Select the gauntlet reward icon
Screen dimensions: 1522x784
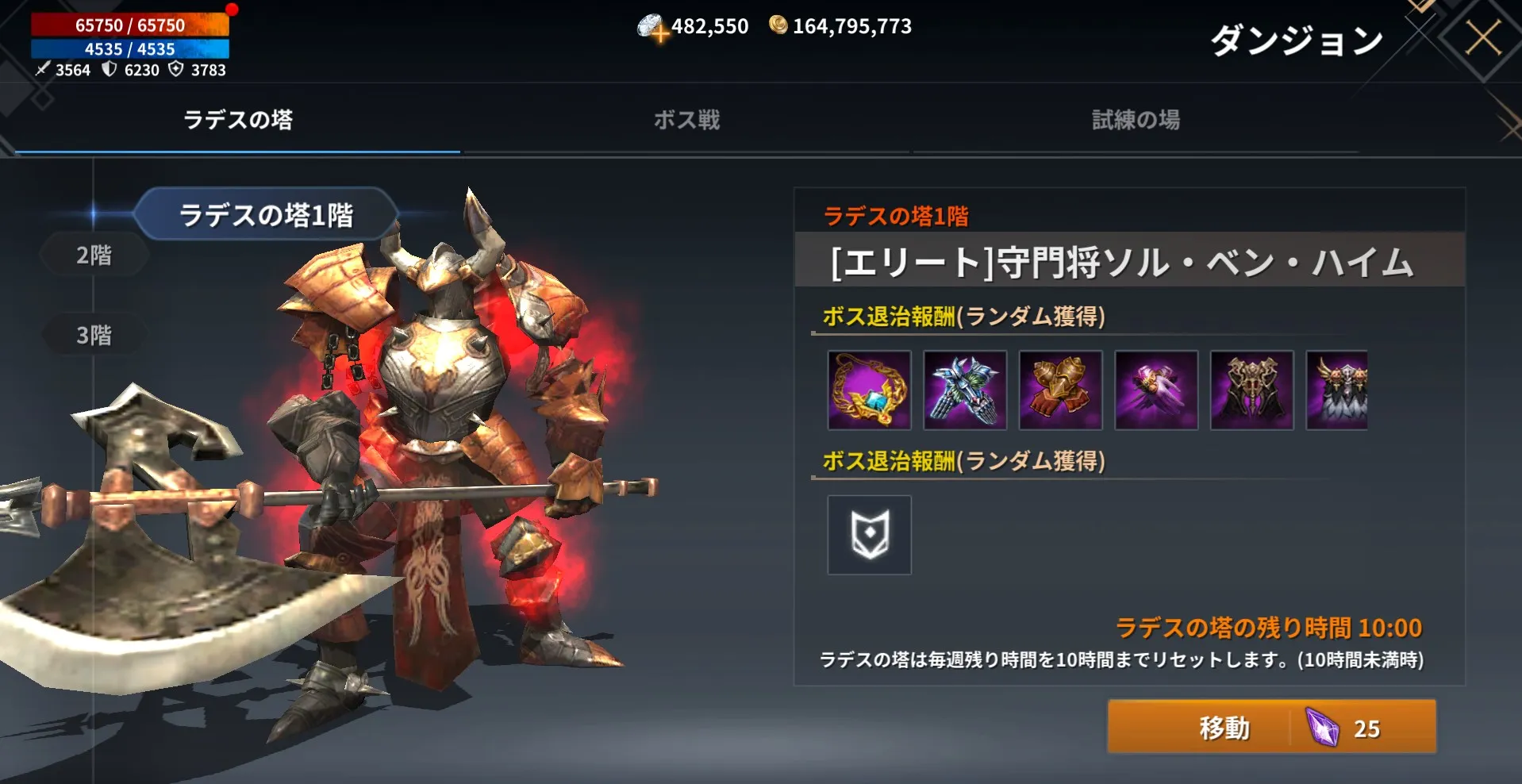(1060, 390)
